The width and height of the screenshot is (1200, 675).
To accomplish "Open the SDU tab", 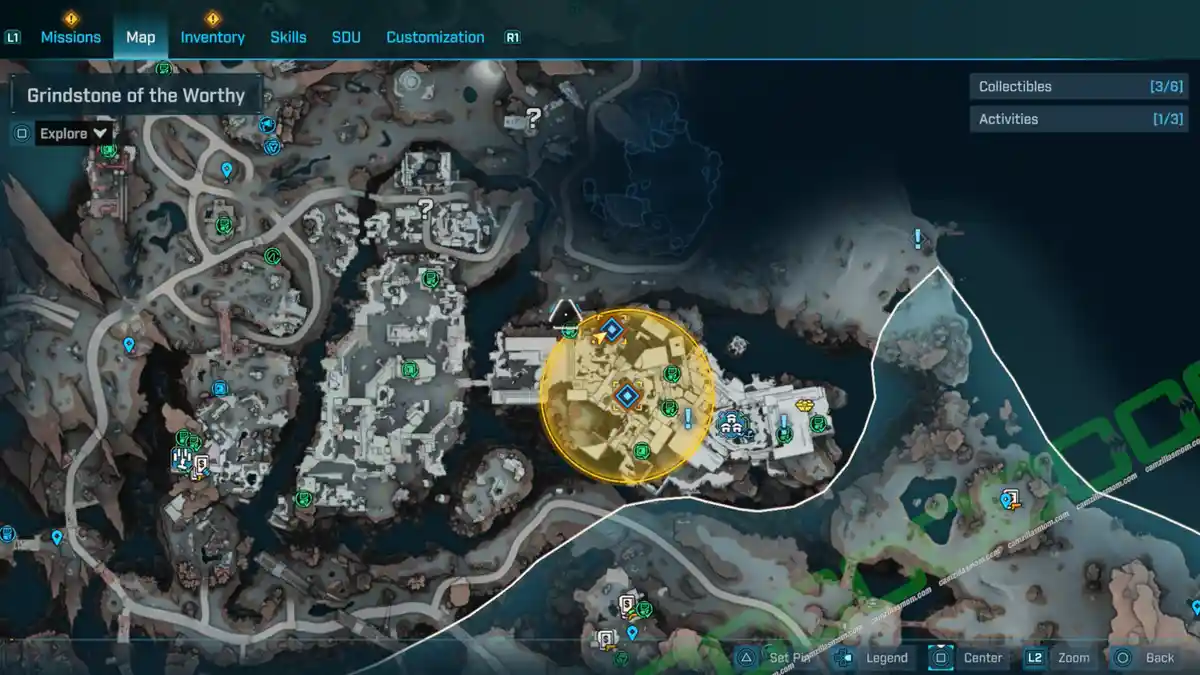I will pyautogui.click(x=345, y=37).
